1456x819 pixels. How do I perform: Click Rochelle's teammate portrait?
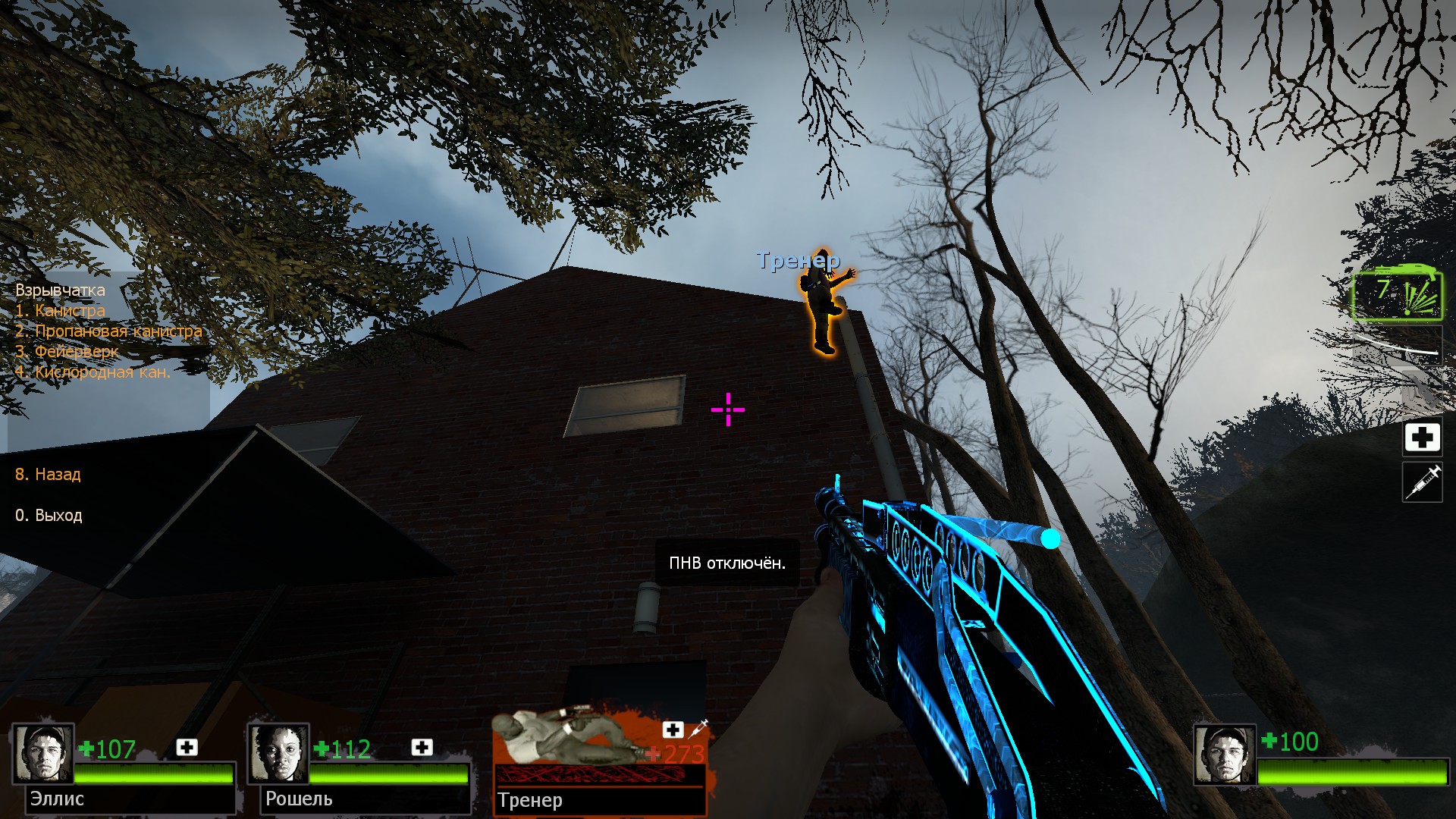[x=278, y=754]
